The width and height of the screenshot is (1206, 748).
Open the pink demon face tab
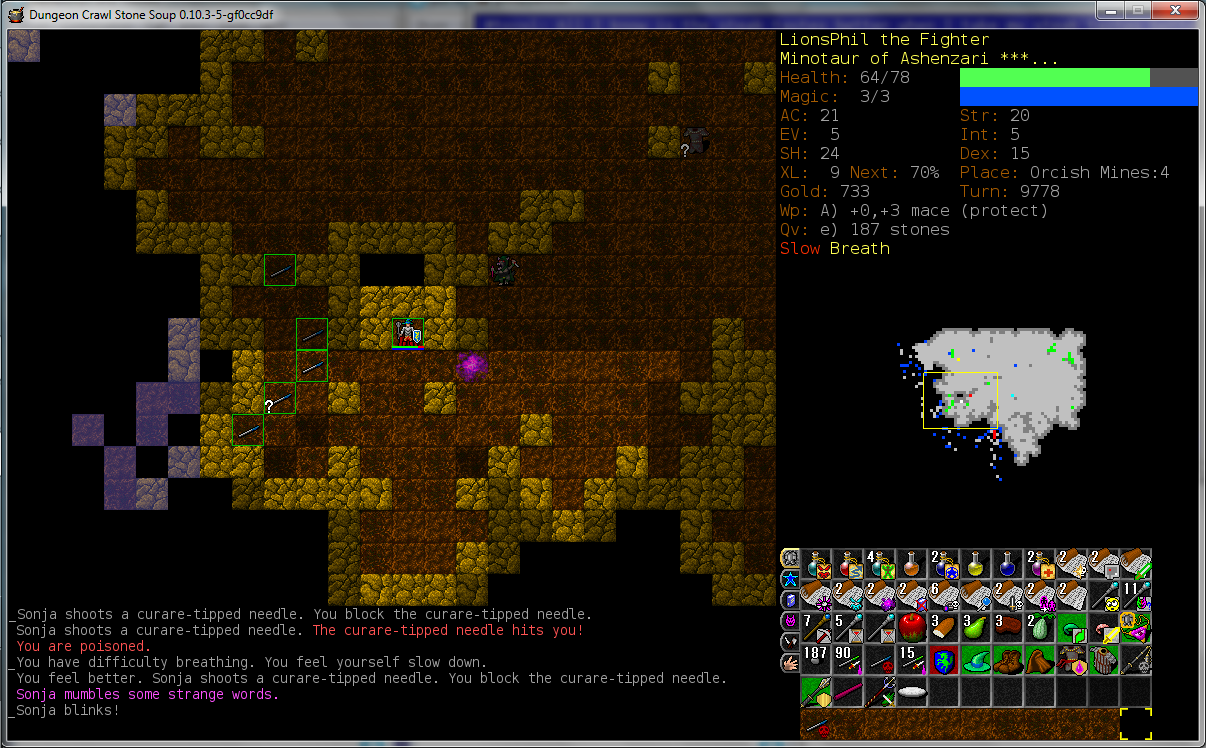point(790,621)
